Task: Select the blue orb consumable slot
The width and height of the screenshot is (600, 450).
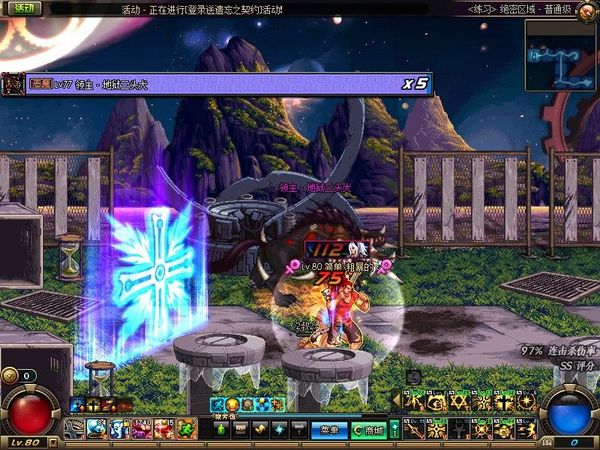Action: pos(96,428)
